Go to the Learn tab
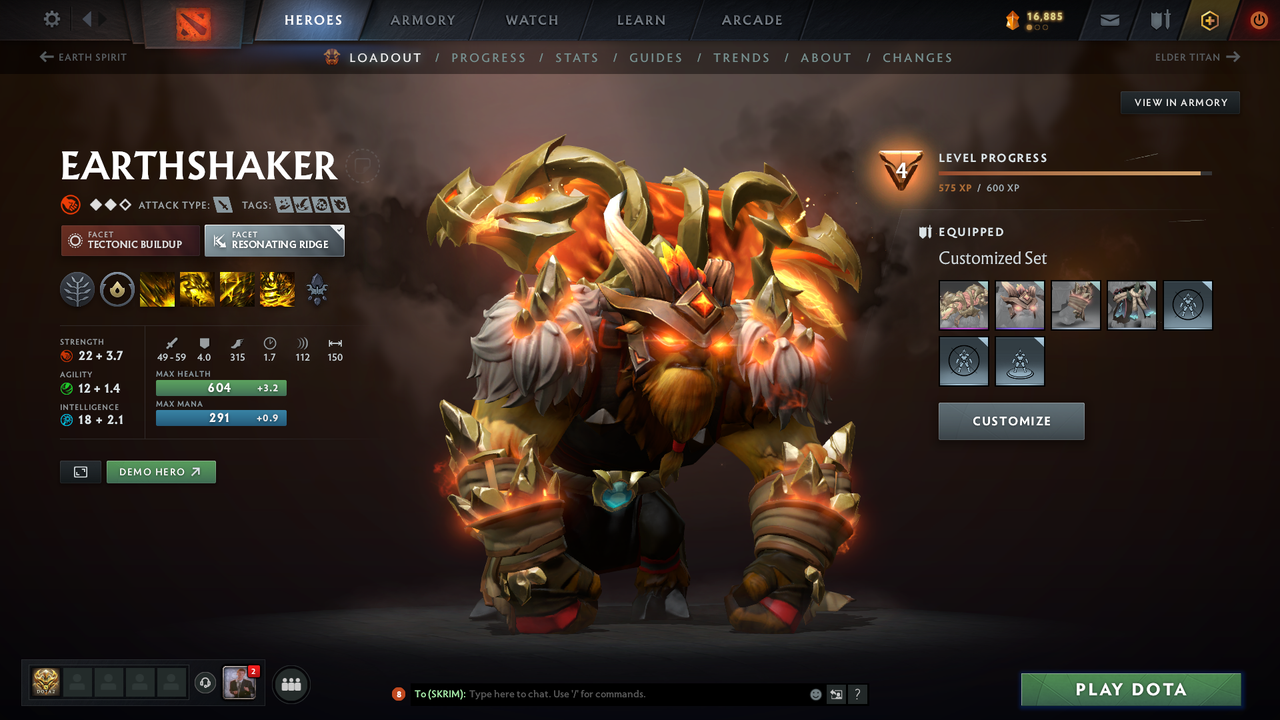1280x720 pixels. 641,20
